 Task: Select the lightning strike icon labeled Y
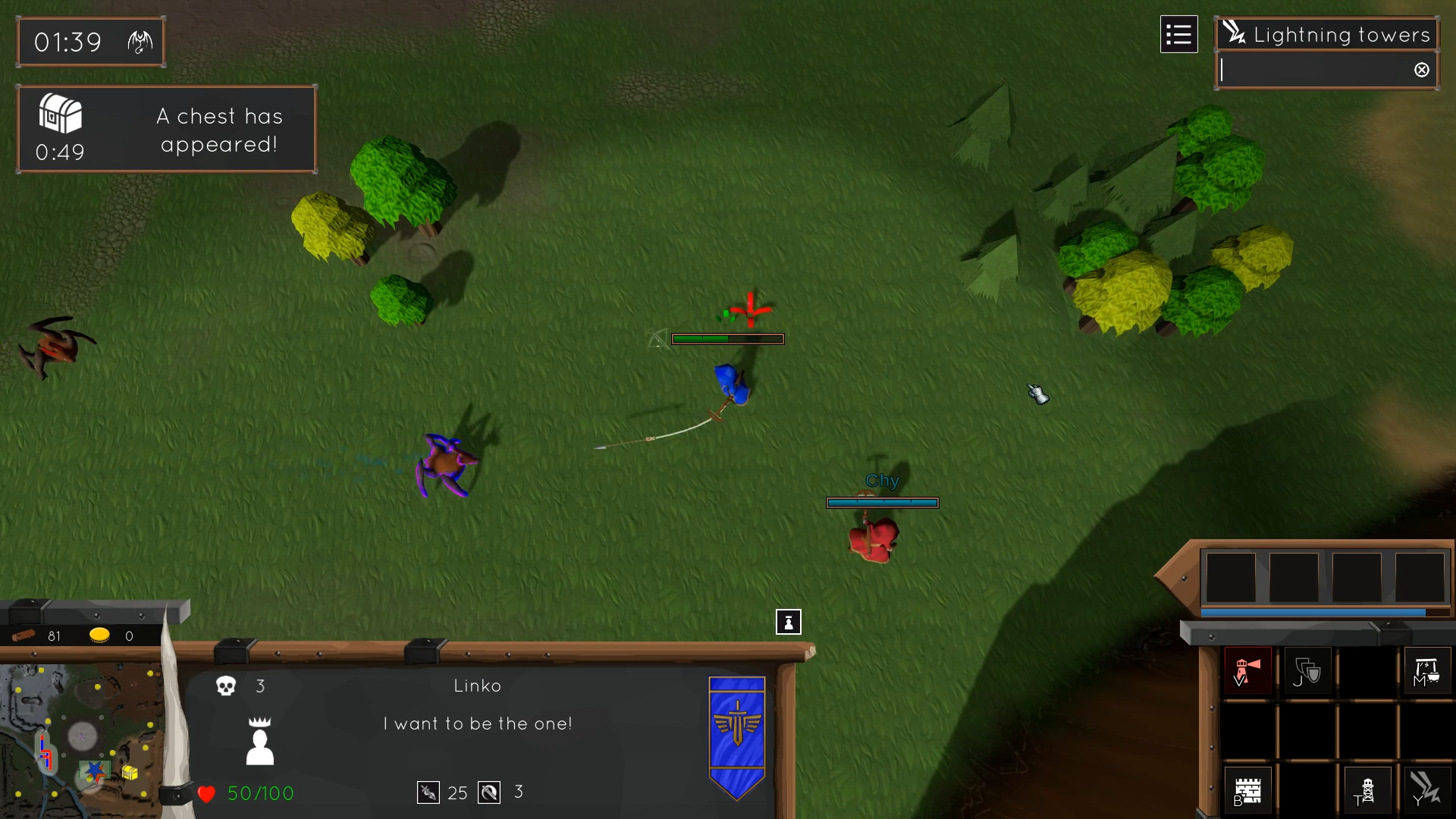tap(1427, 790)
